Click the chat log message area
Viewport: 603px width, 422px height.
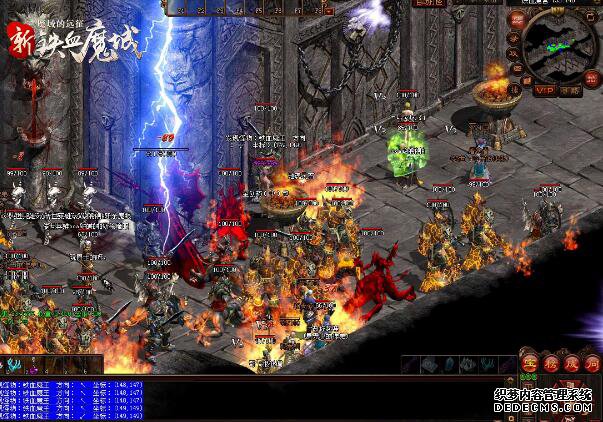[72, 399]
